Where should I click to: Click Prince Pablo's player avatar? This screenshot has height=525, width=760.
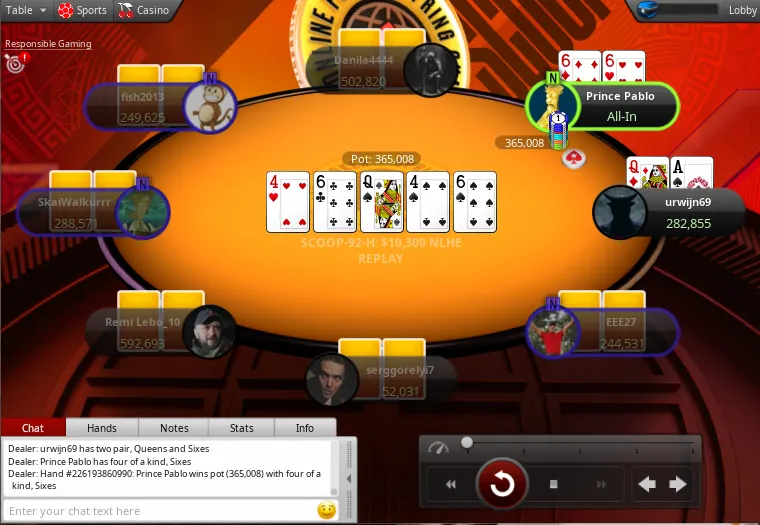[552, 105]
